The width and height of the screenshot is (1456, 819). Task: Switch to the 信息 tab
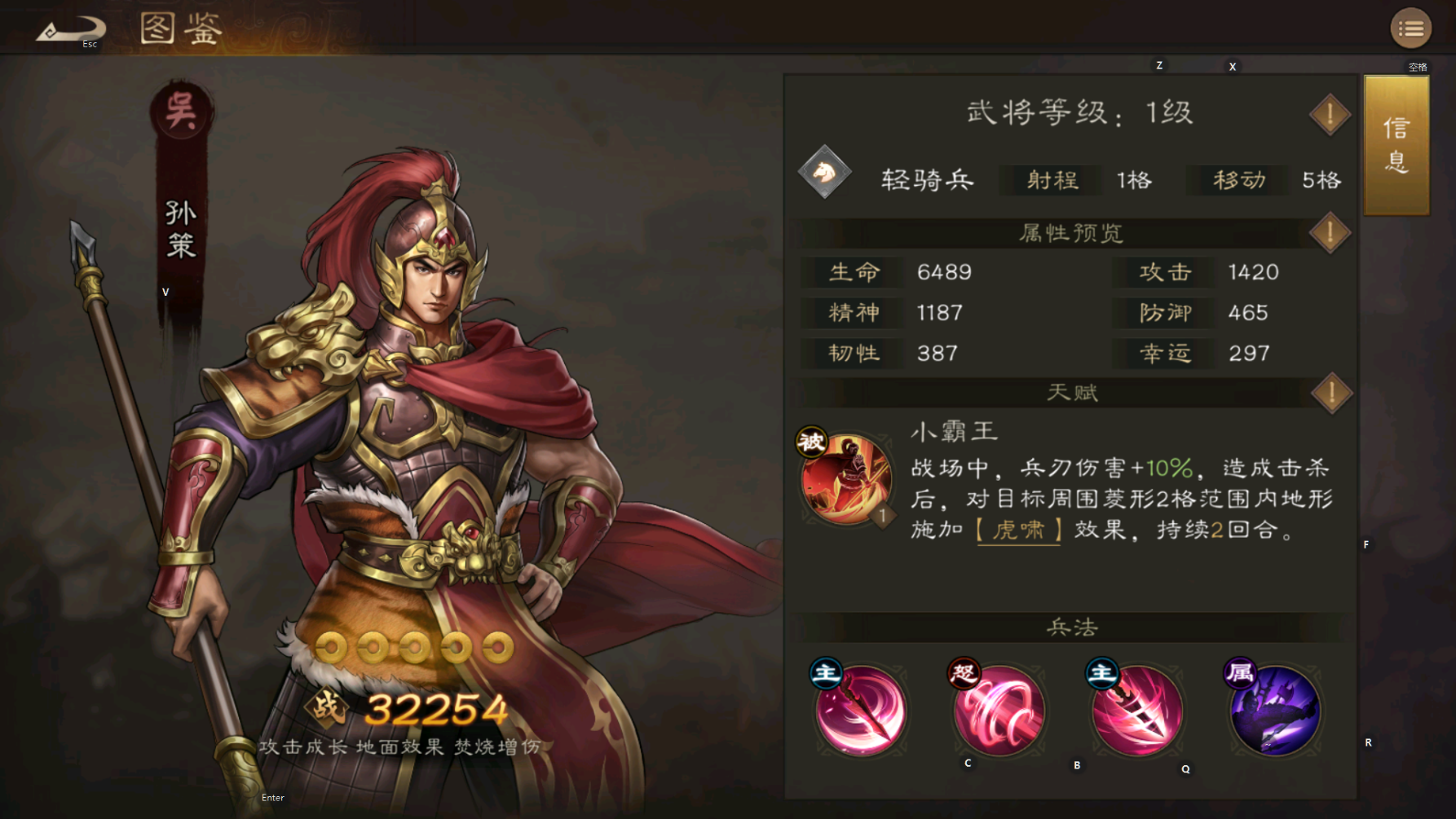pos(1396,145)
